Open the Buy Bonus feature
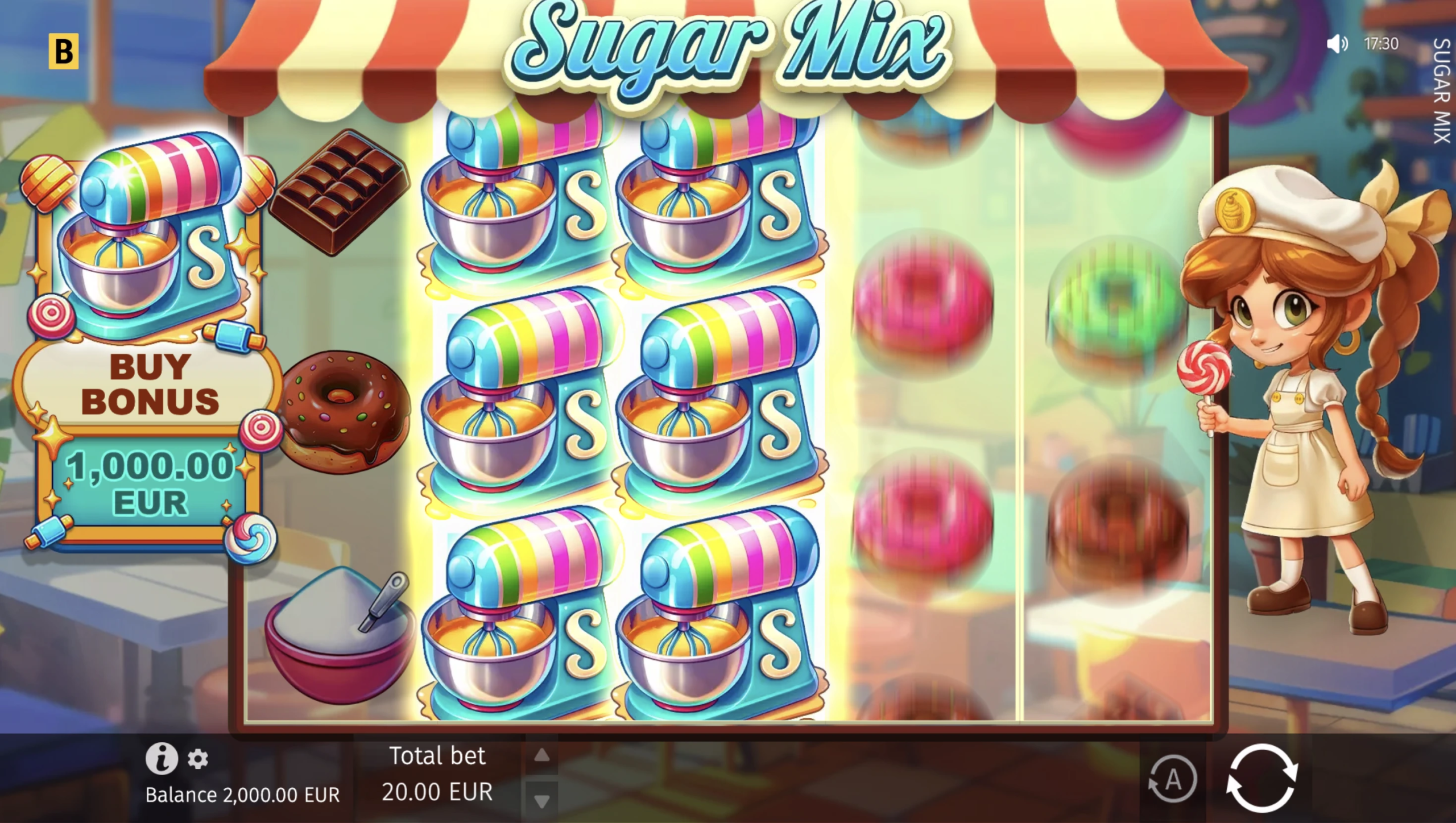Screen dimensions: 1456x823 pyautogui.click(x=149, y=384)
